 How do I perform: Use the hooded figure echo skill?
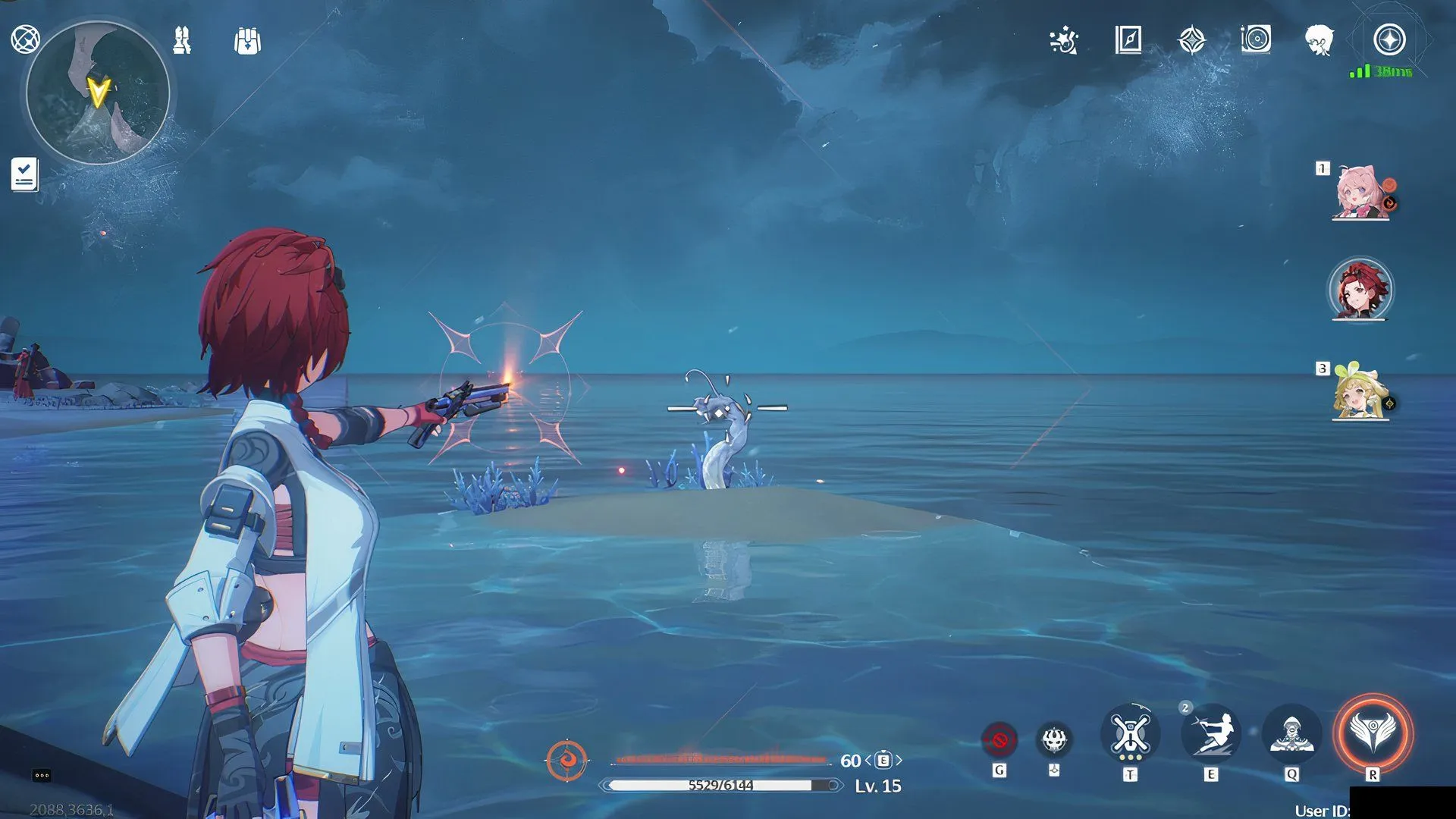point(1291,734)
